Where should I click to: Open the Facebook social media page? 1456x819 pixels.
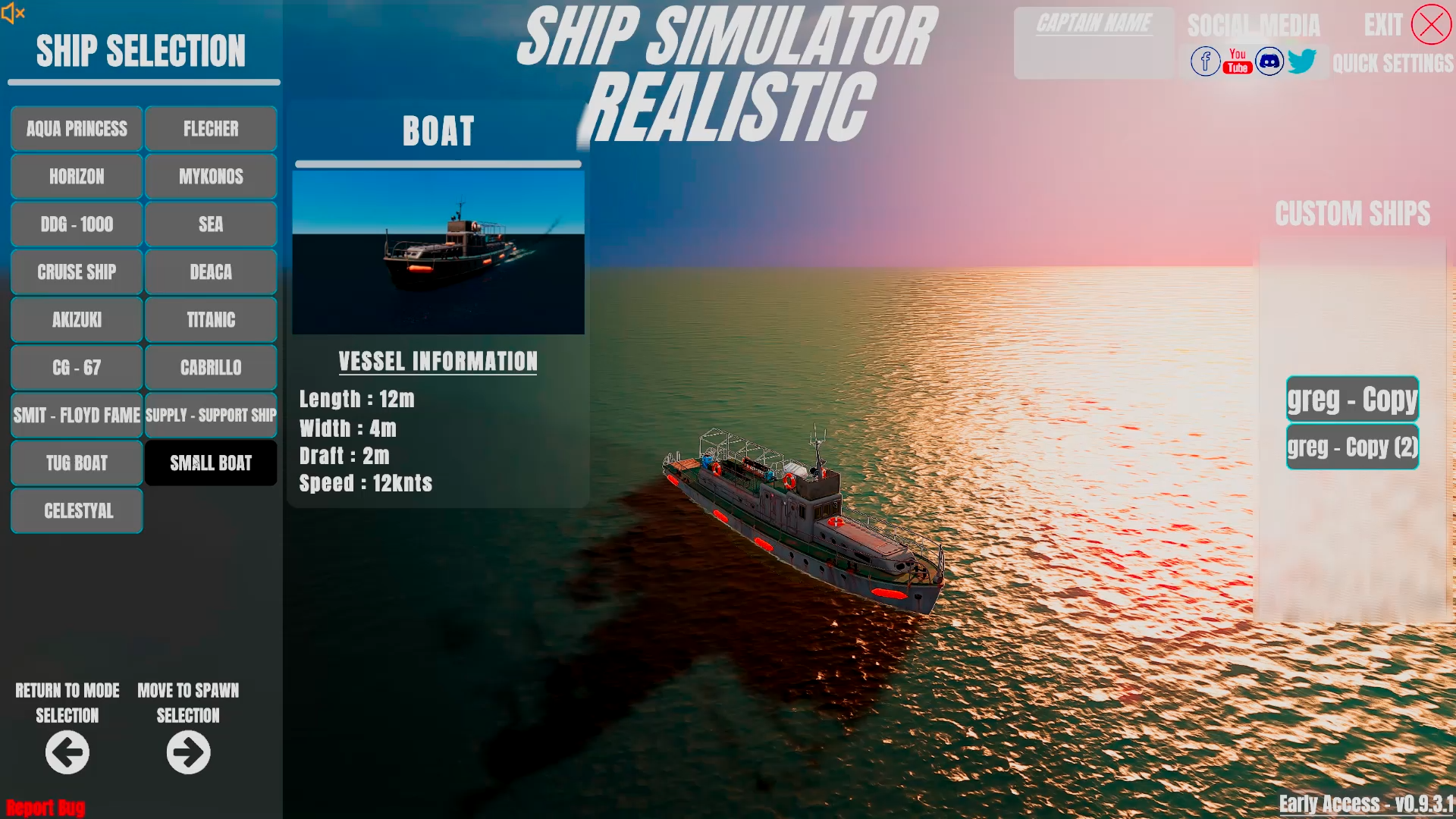tap(1205, 61)
